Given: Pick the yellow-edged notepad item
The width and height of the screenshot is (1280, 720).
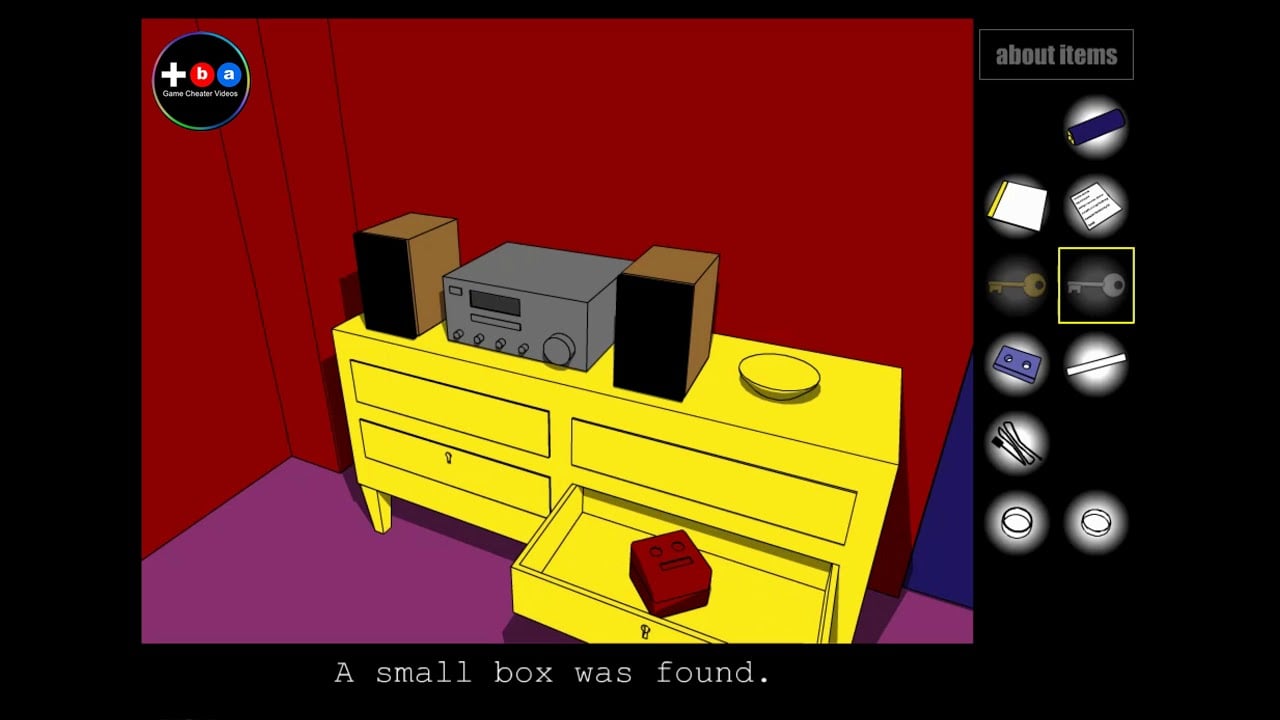Looking at the screenshot, I should click(1017, 206).
